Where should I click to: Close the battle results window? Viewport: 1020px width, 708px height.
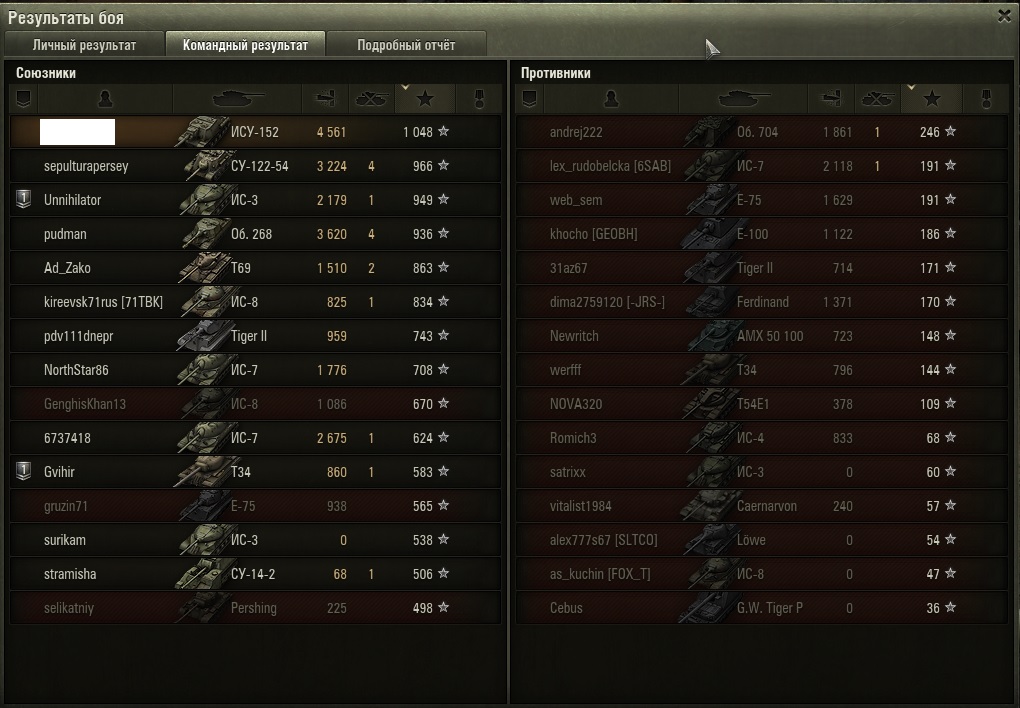(1004, 16)
